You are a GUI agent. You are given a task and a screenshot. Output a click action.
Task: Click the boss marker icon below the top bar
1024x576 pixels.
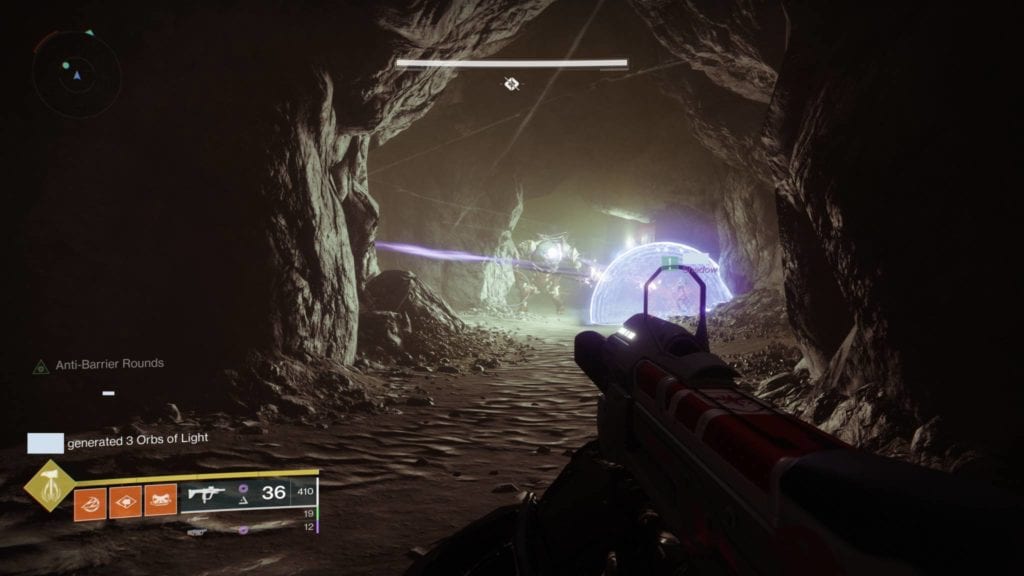pos(511,84)
